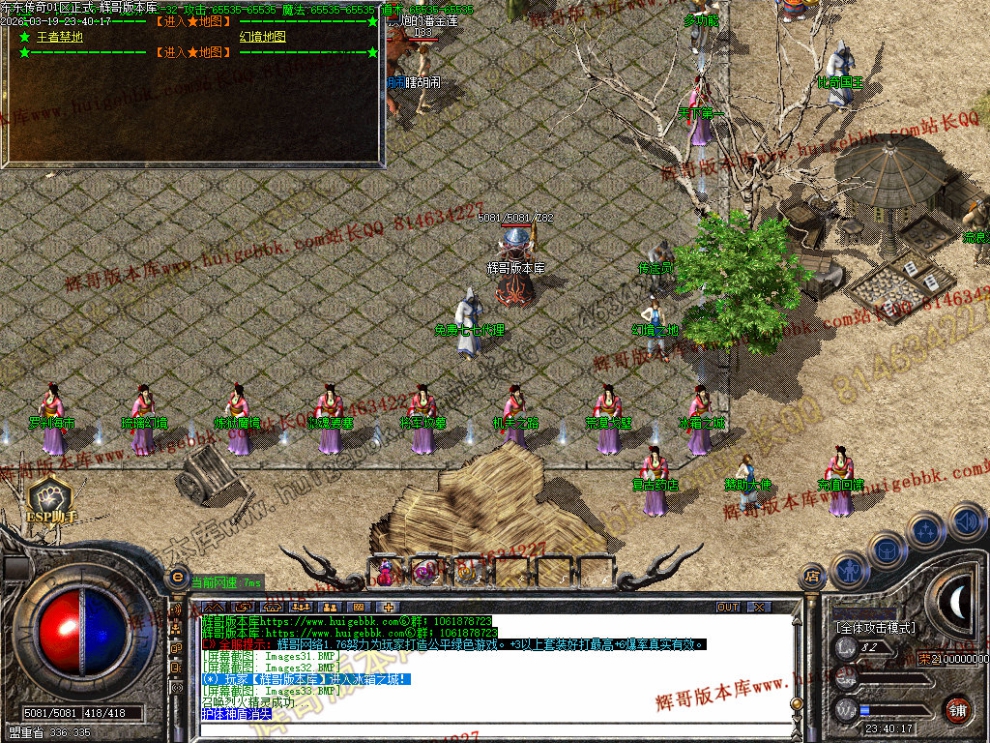The height and width of the screenshot is (743, 990).
Task: Choose the 幻境地图 map link
Action: tap(262, 37)
